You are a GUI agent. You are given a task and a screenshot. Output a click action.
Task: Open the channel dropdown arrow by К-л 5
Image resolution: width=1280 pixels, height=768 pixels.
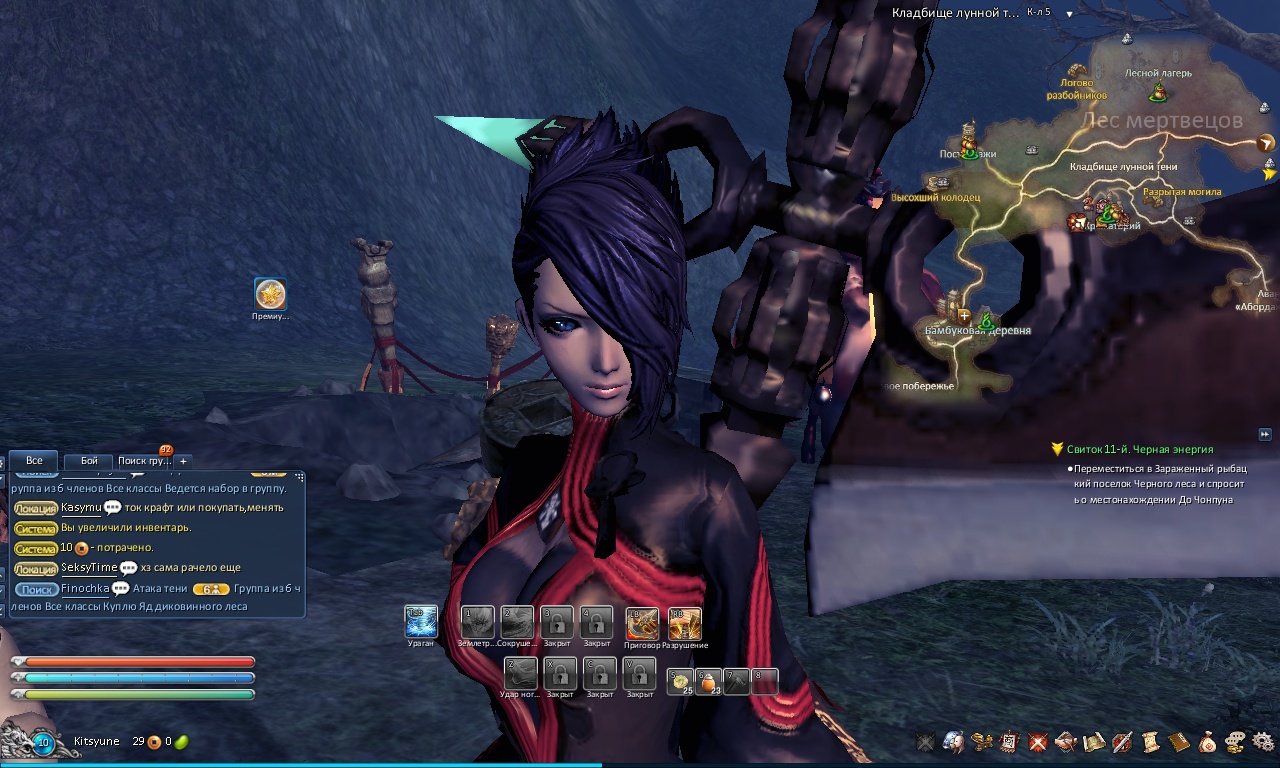coord(1069,14)
